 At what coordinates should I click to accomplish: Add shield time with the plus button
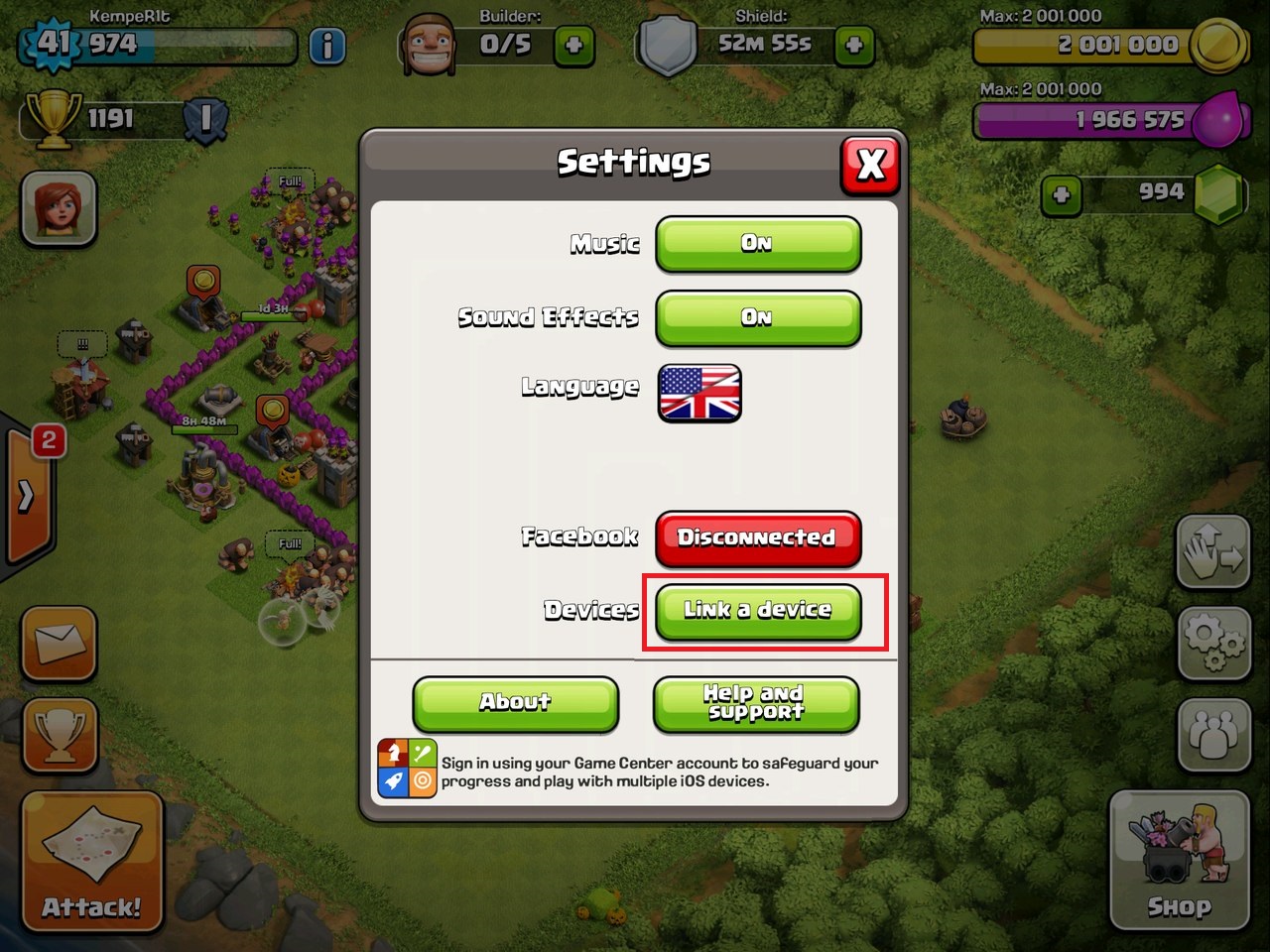tap(853, 46)
